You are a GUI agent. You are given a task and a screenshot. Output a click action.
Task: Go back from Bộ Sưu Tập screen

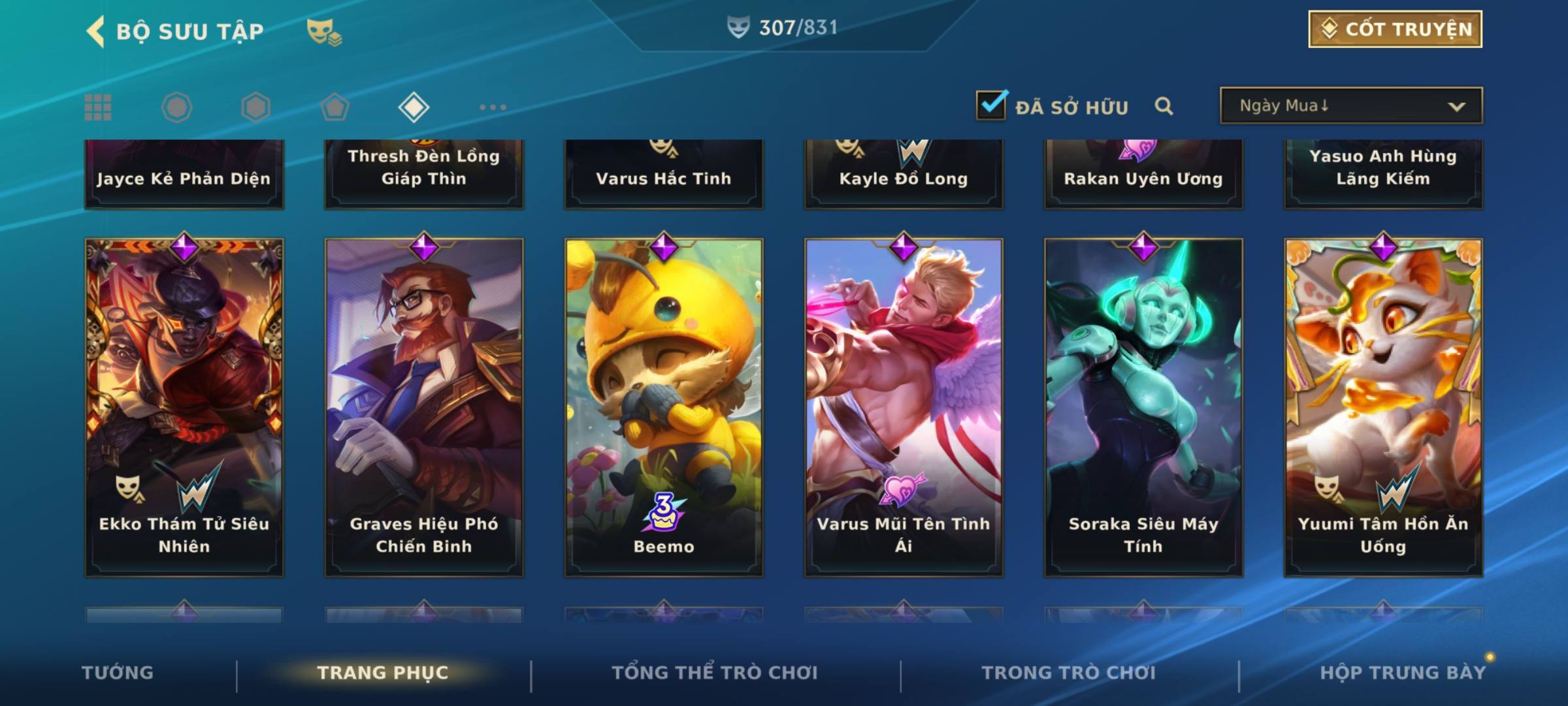96,31
